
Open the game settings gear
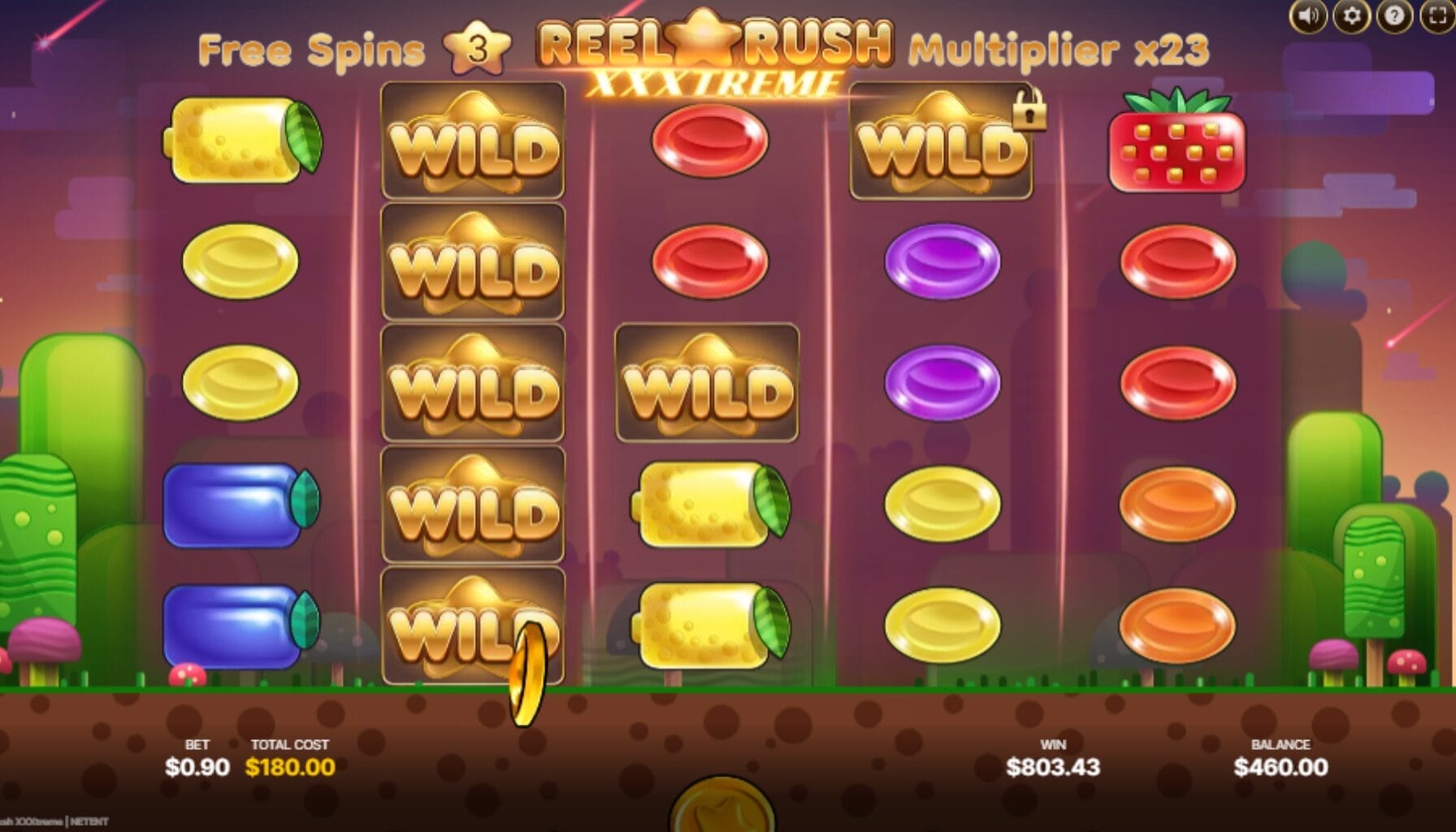point(1353,15)
